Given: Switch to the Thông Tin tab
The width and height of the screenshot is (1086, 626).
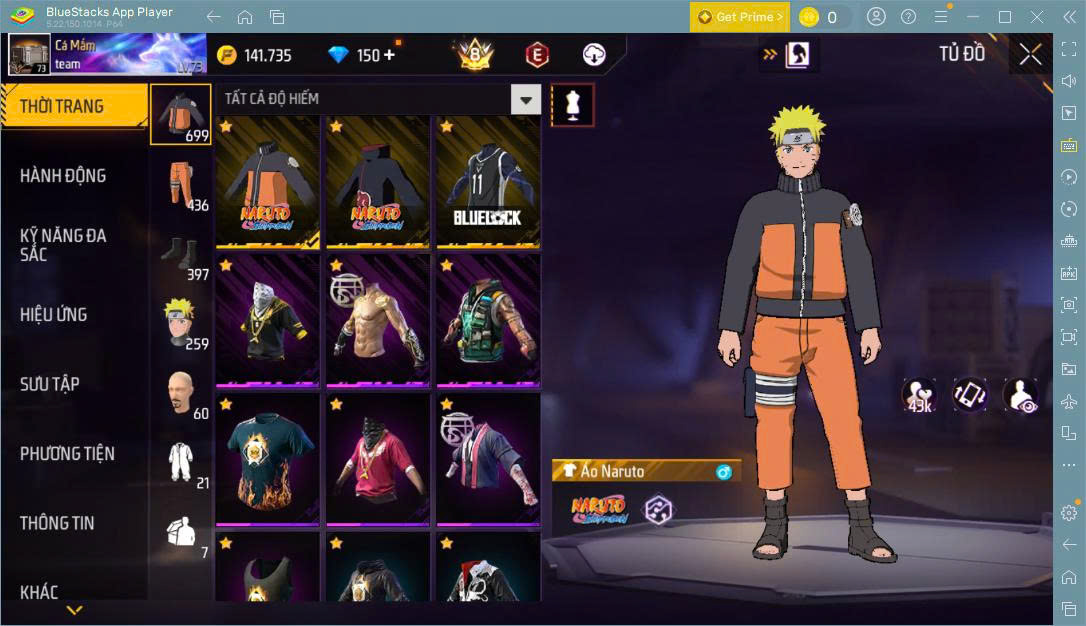Looking at the screenshot, I should pos(57,523).
